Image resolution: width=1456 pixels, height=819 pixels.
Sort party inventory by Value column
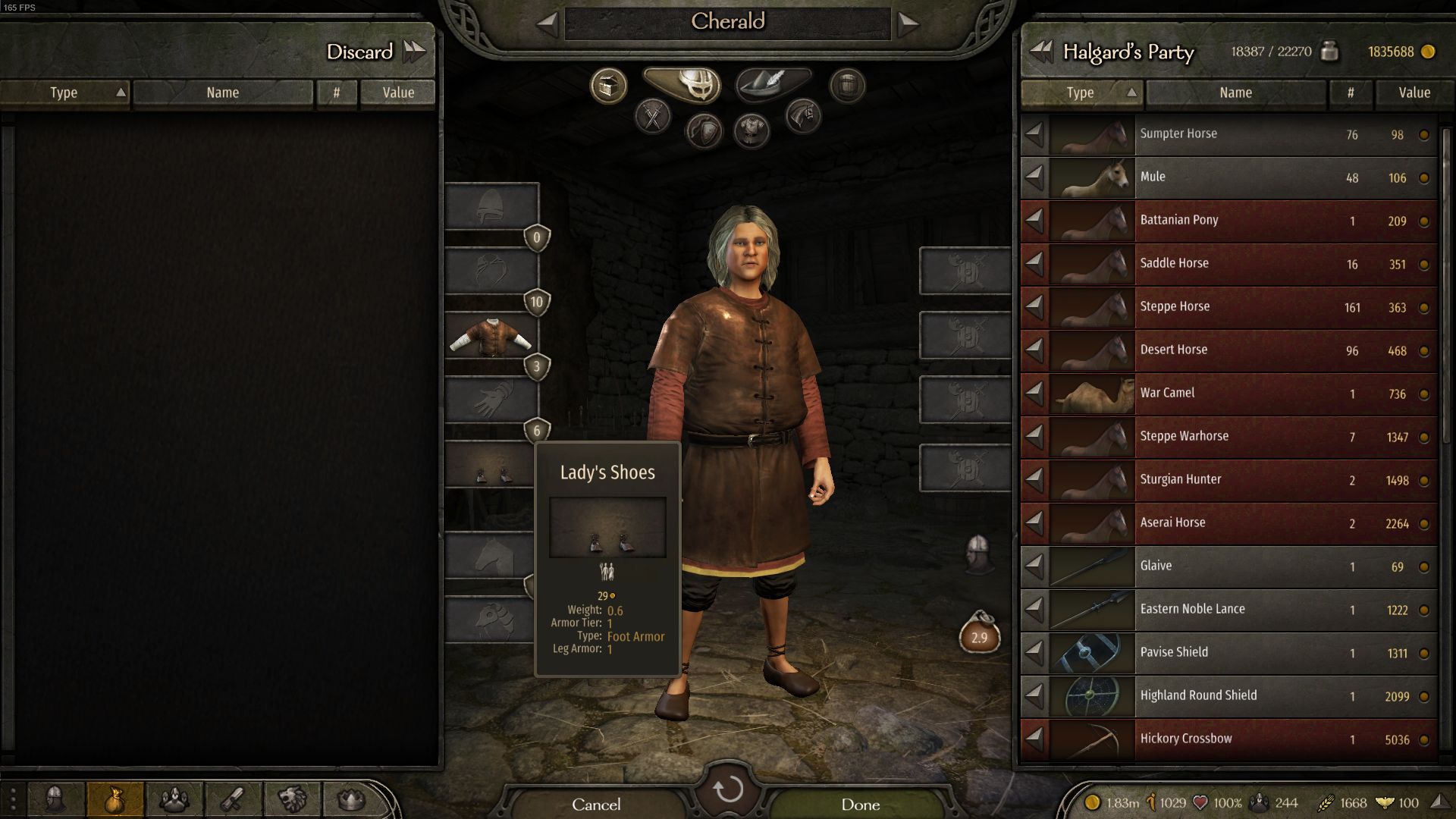pyautogui.click(x=1414, y=93)
